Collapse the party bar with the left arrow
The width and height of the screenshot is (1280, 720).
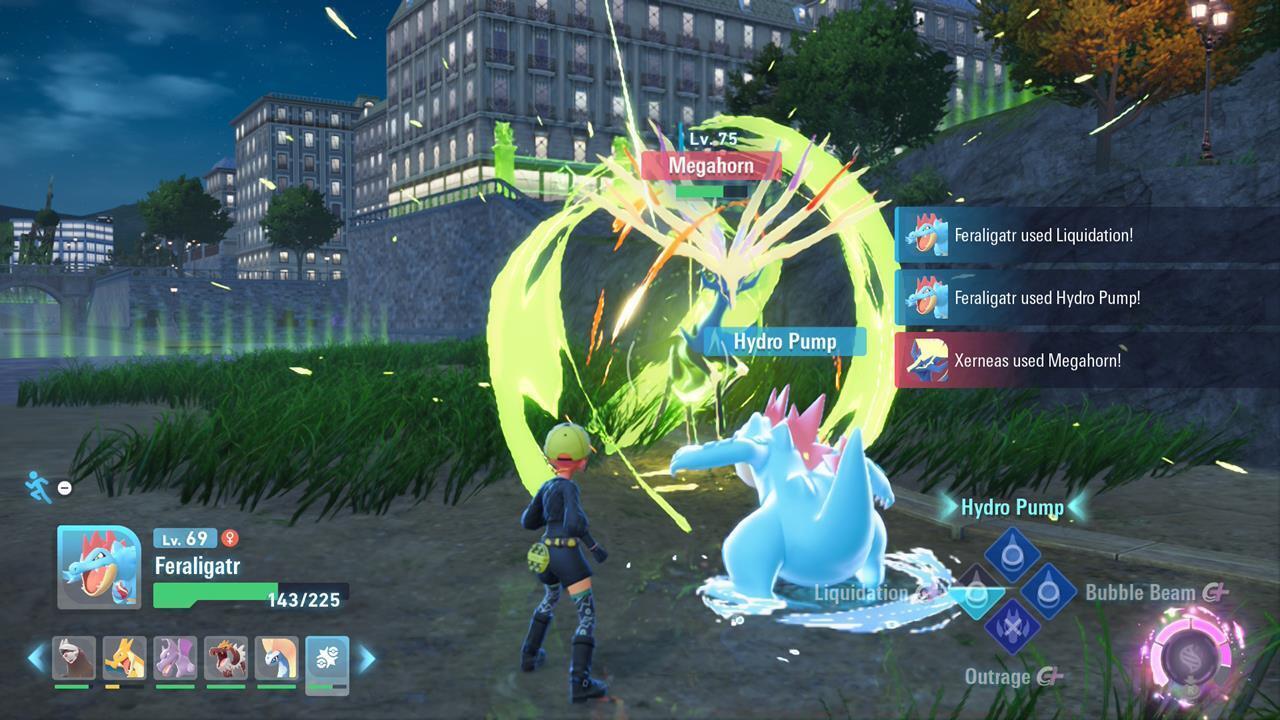coord(37,657)
